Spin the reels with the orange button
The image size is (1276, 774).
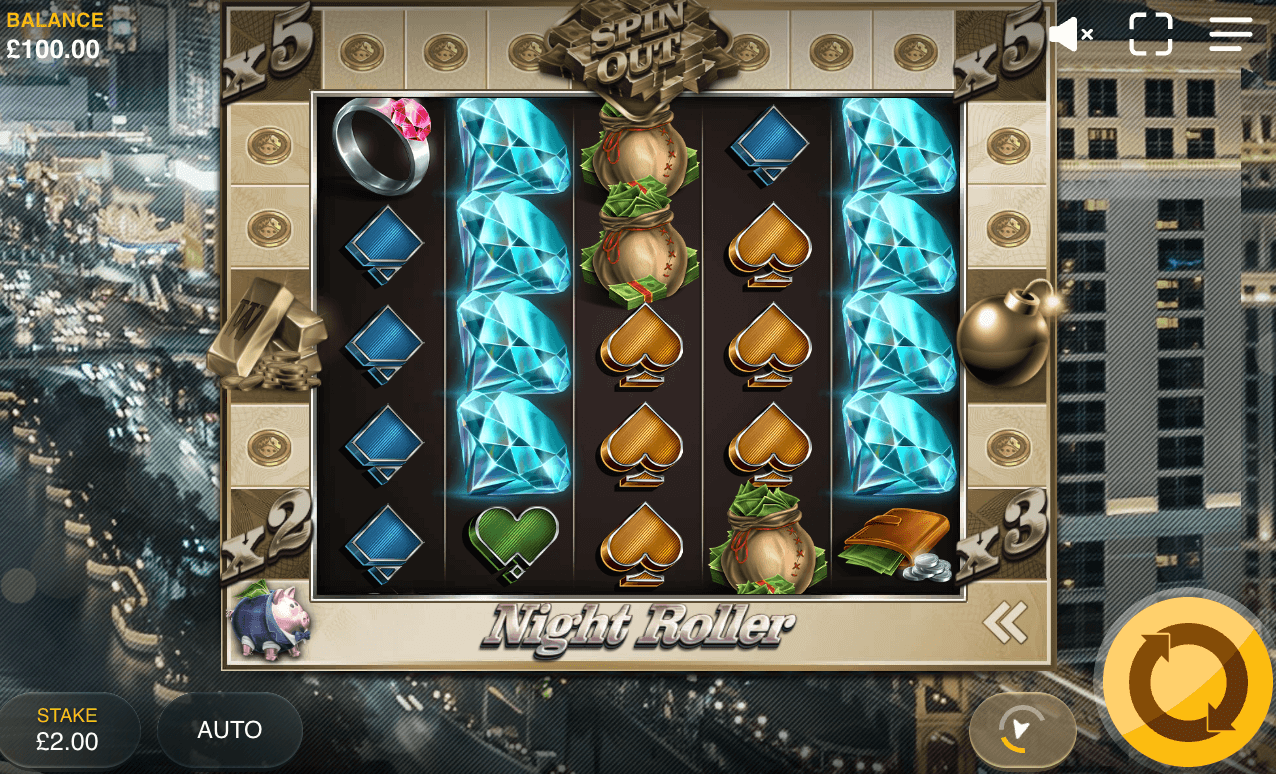coord(1187,682)
